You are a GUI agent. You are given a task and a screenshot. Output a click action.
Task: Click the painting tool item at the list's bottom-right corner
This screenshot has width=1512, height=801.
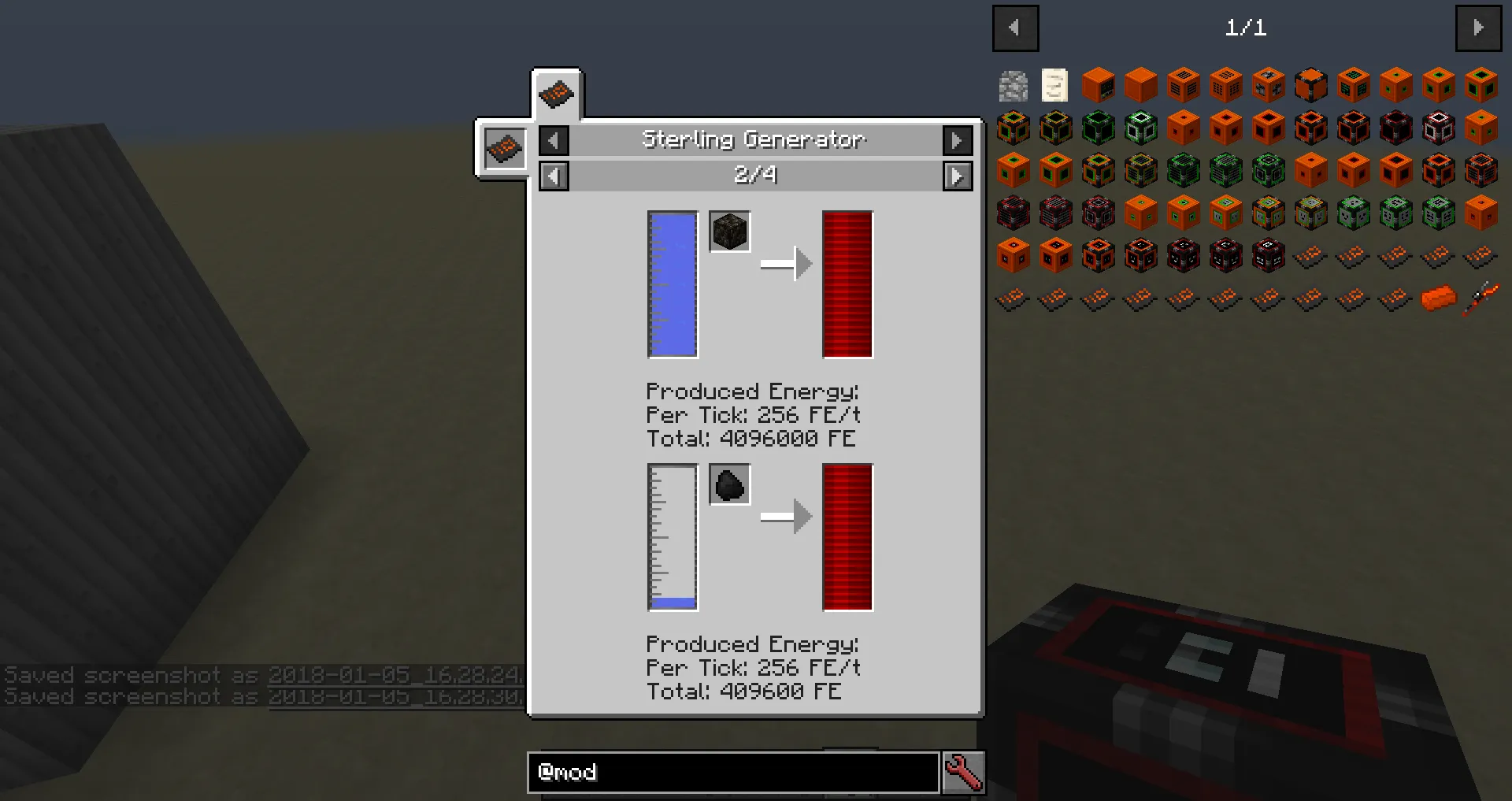coord(1479,298)
